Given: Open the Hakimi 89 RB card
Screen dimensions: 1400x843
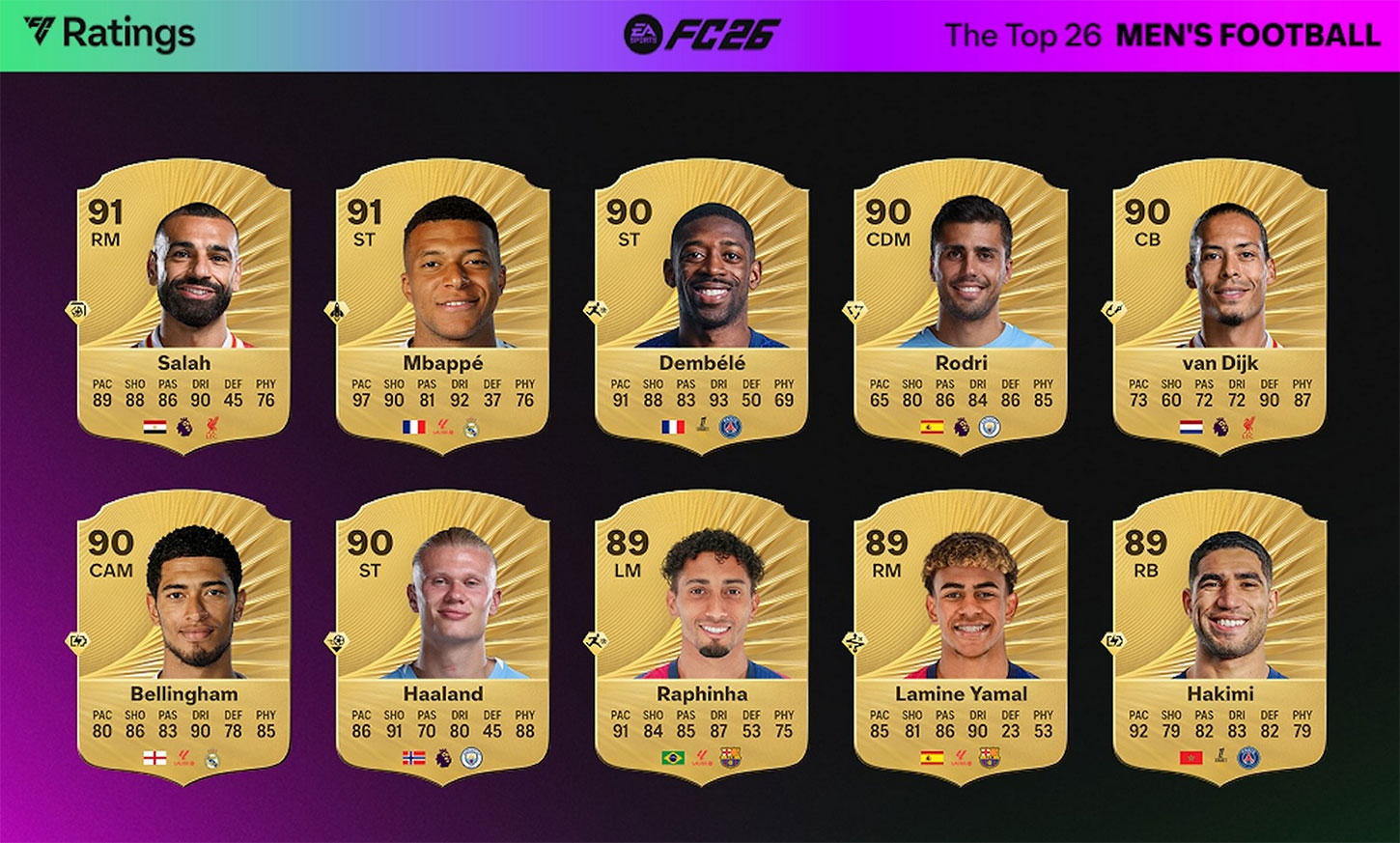Looking at the screenshot, I should [x=1219, y=633].
